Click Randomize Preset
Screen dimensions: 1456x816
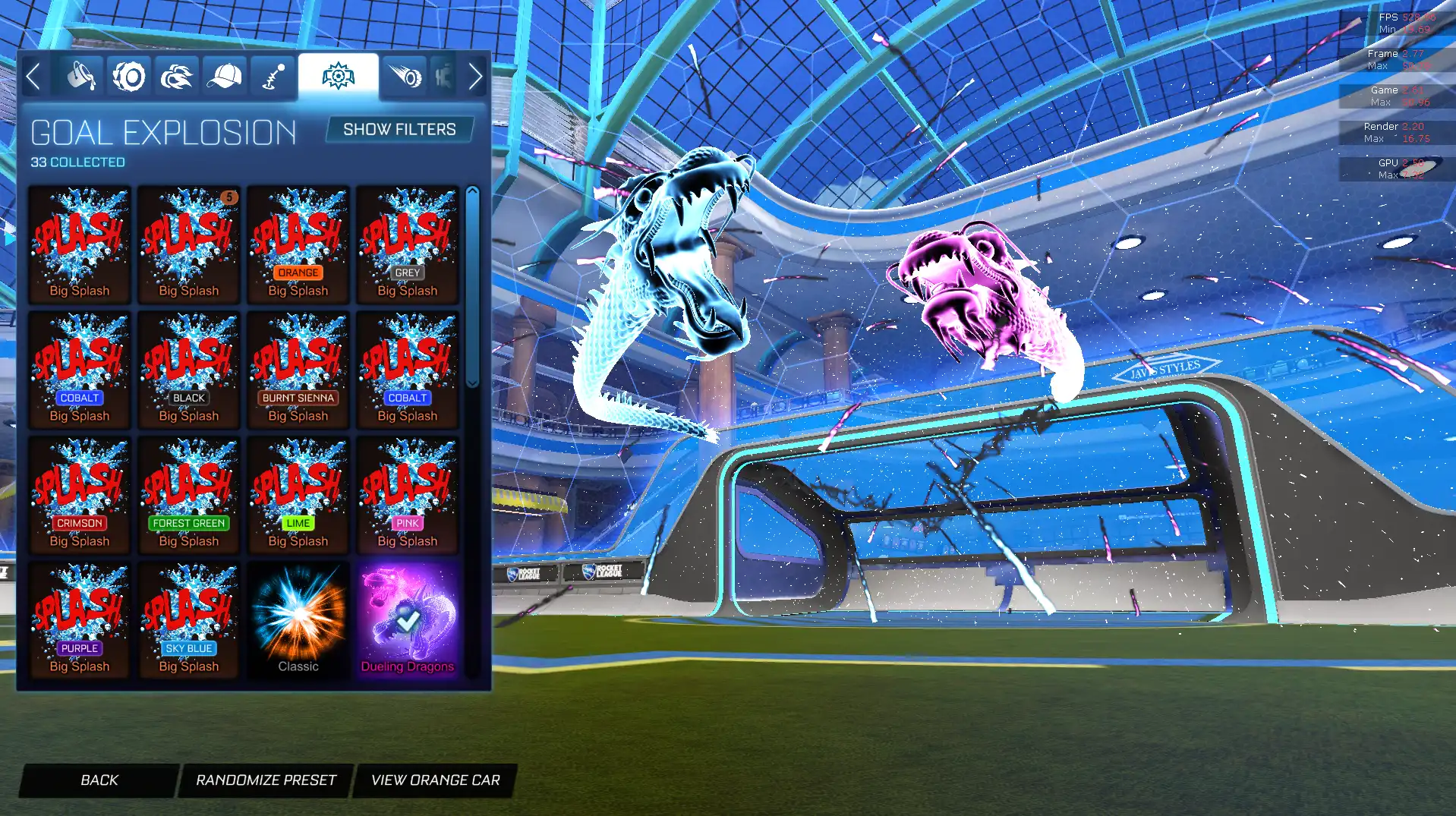pyautogui.click(x=266, y=780)
